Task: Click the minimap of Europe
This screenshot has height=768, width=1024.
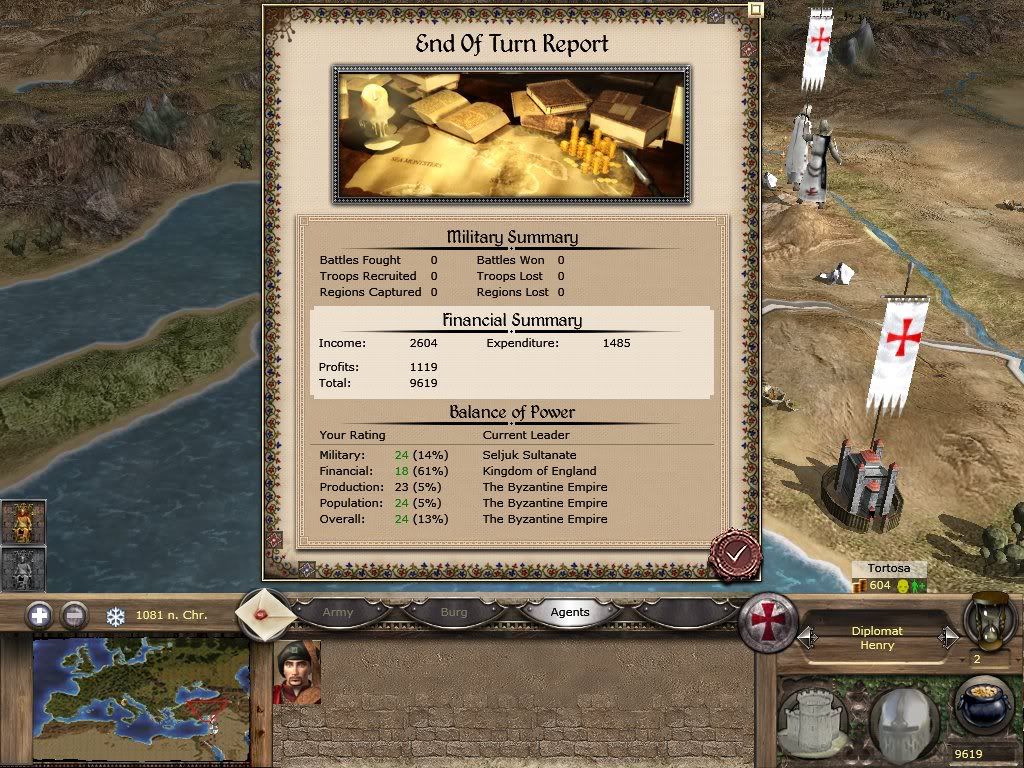Action: 141,700
